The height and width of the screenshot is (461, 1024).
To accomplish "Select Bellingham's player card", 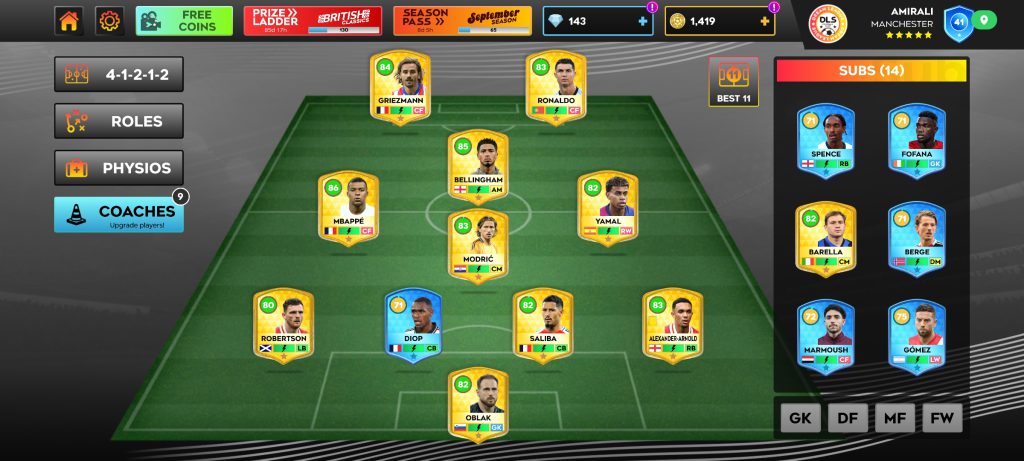I will [x=479, y=165].
